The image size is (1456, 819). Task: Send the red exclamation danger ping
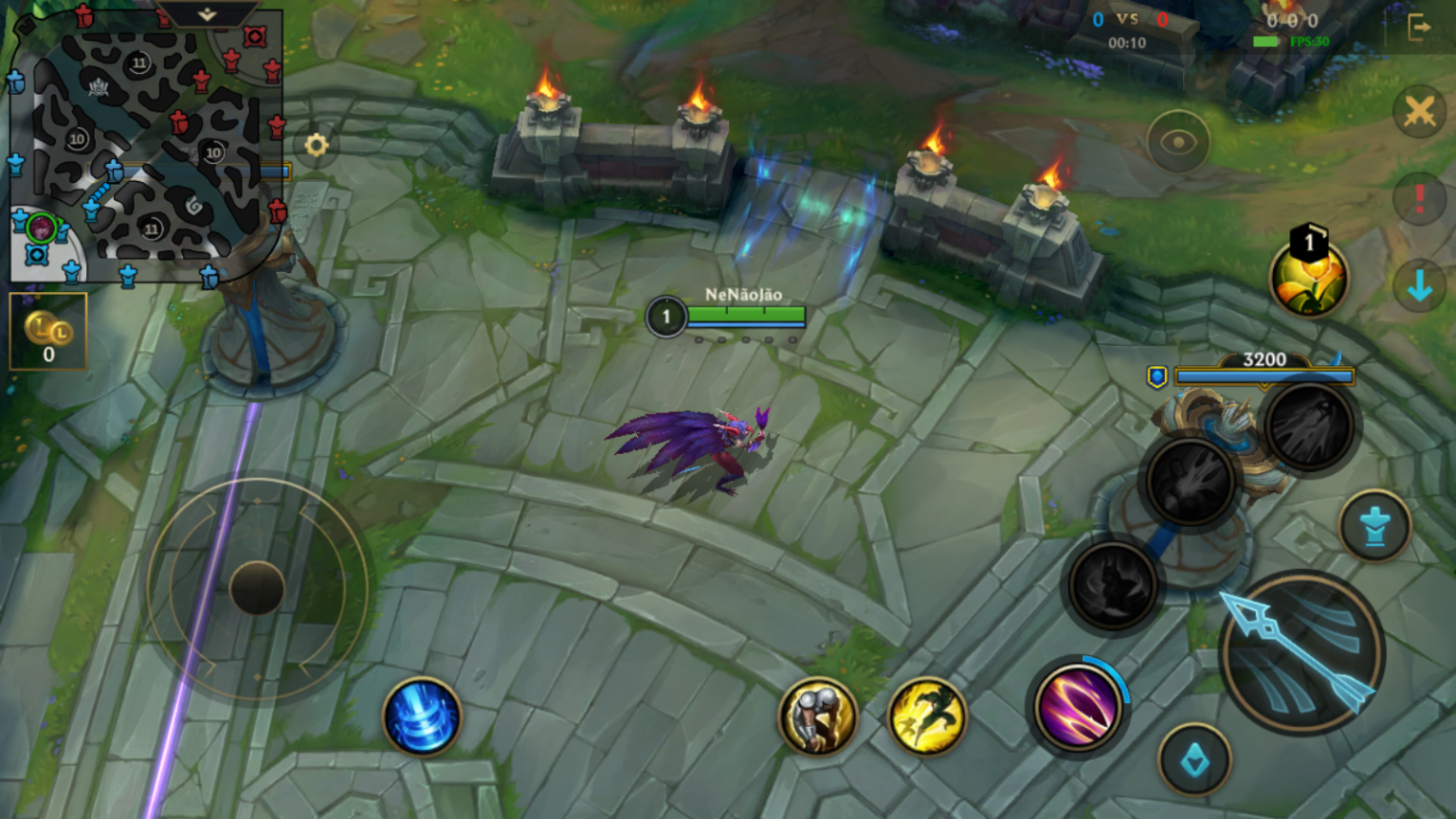[x=1419, y=199]
